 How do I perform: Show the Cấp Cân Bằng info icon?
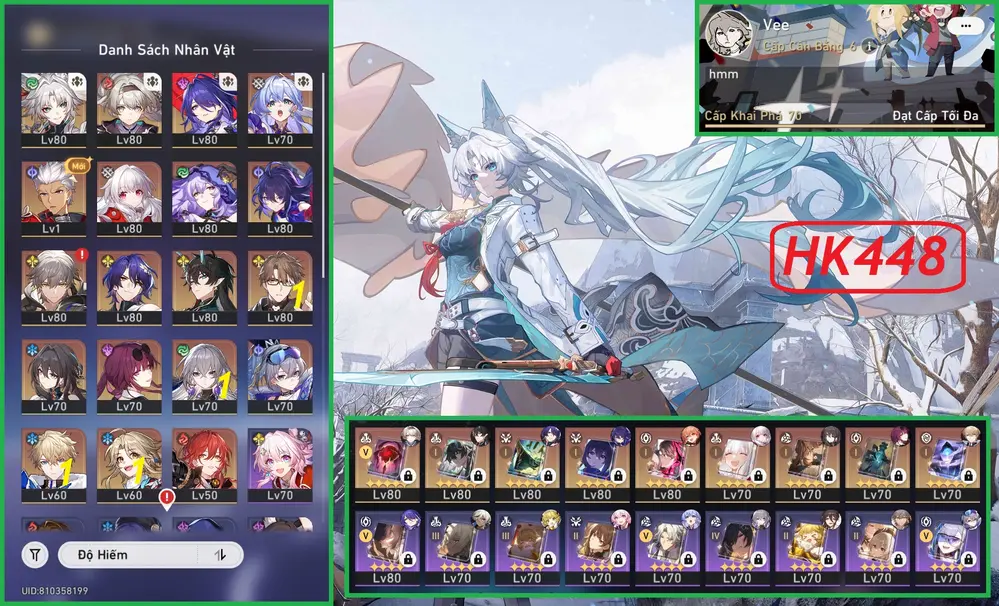[x=871, y=46]
